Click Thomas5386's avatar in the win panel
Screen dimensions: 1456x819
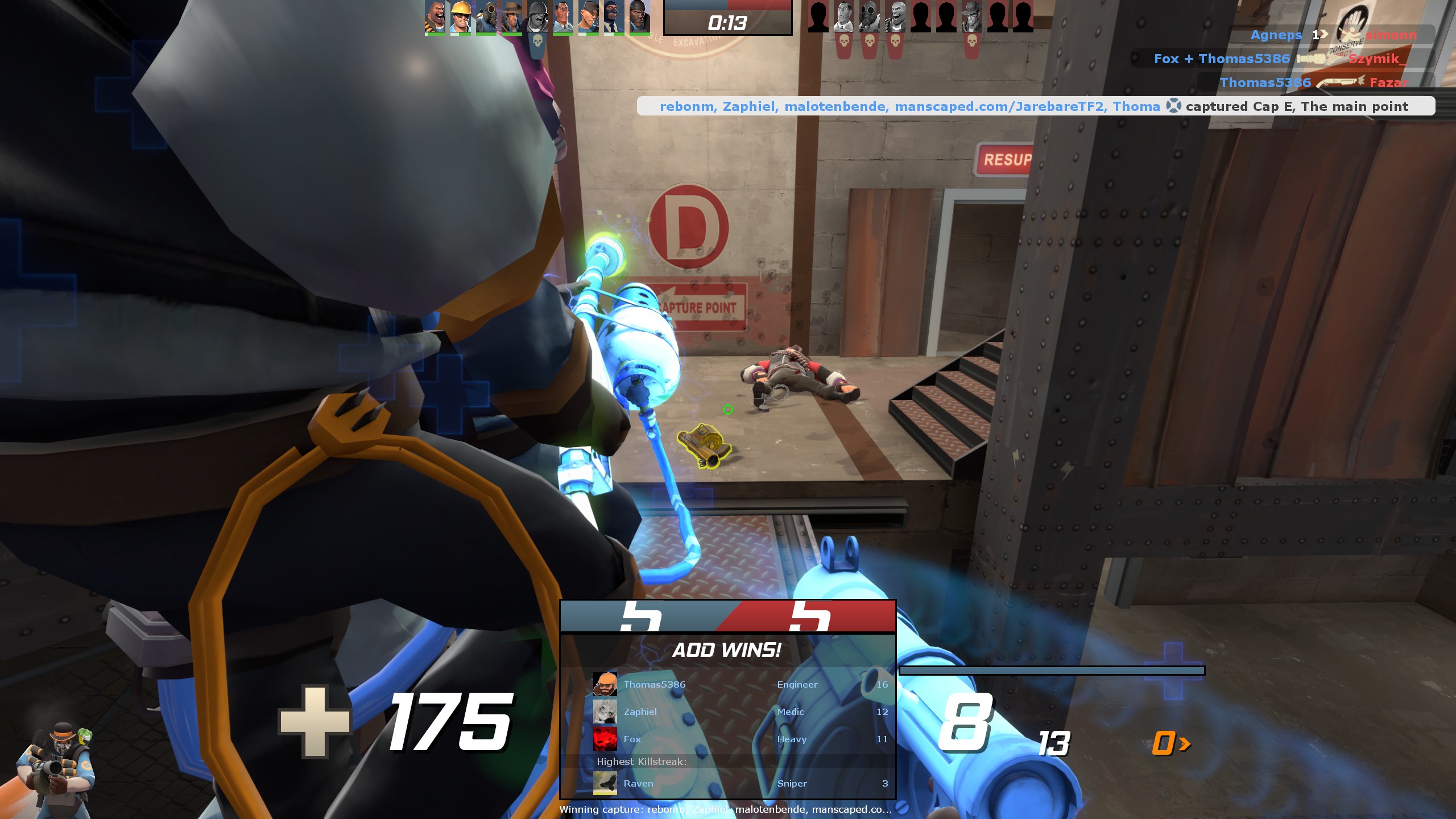(605, 684)
